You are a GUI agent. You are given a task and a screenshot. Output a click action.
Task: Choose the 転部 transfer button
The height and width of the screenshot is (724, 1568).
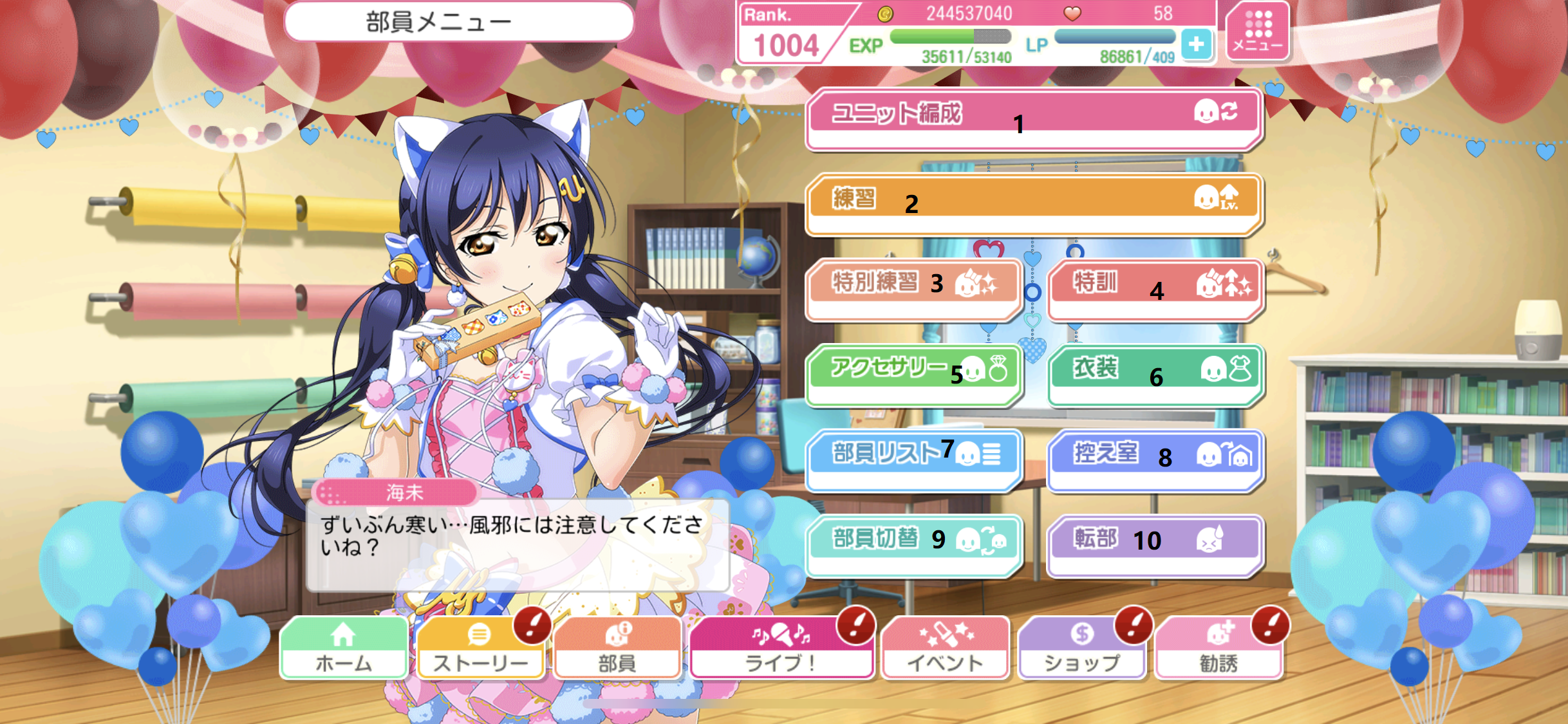pyautogui.click(x=1155, y=544)
